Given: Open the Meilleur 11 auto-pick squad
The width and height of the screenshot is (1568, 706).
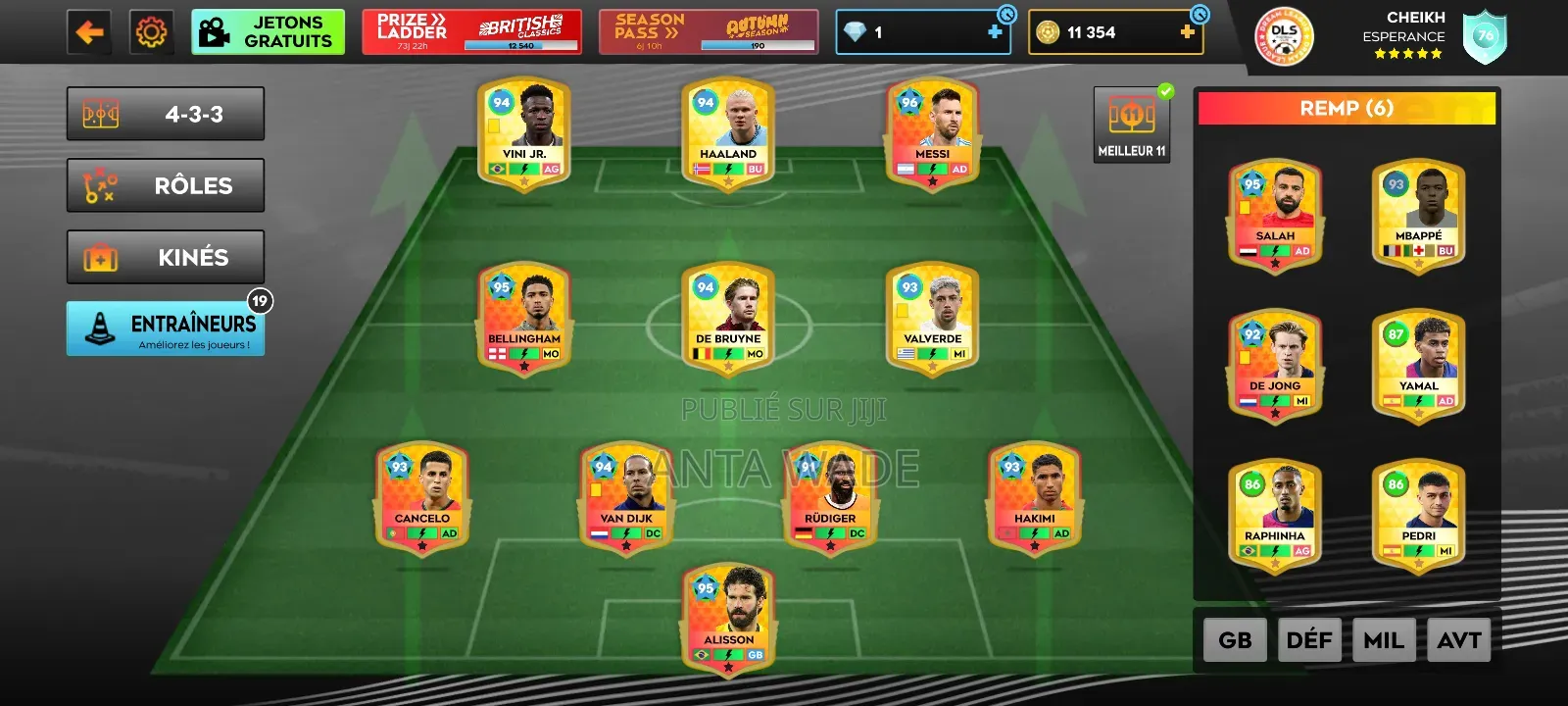Looking at the screenshot, I should click(1132, 120).
